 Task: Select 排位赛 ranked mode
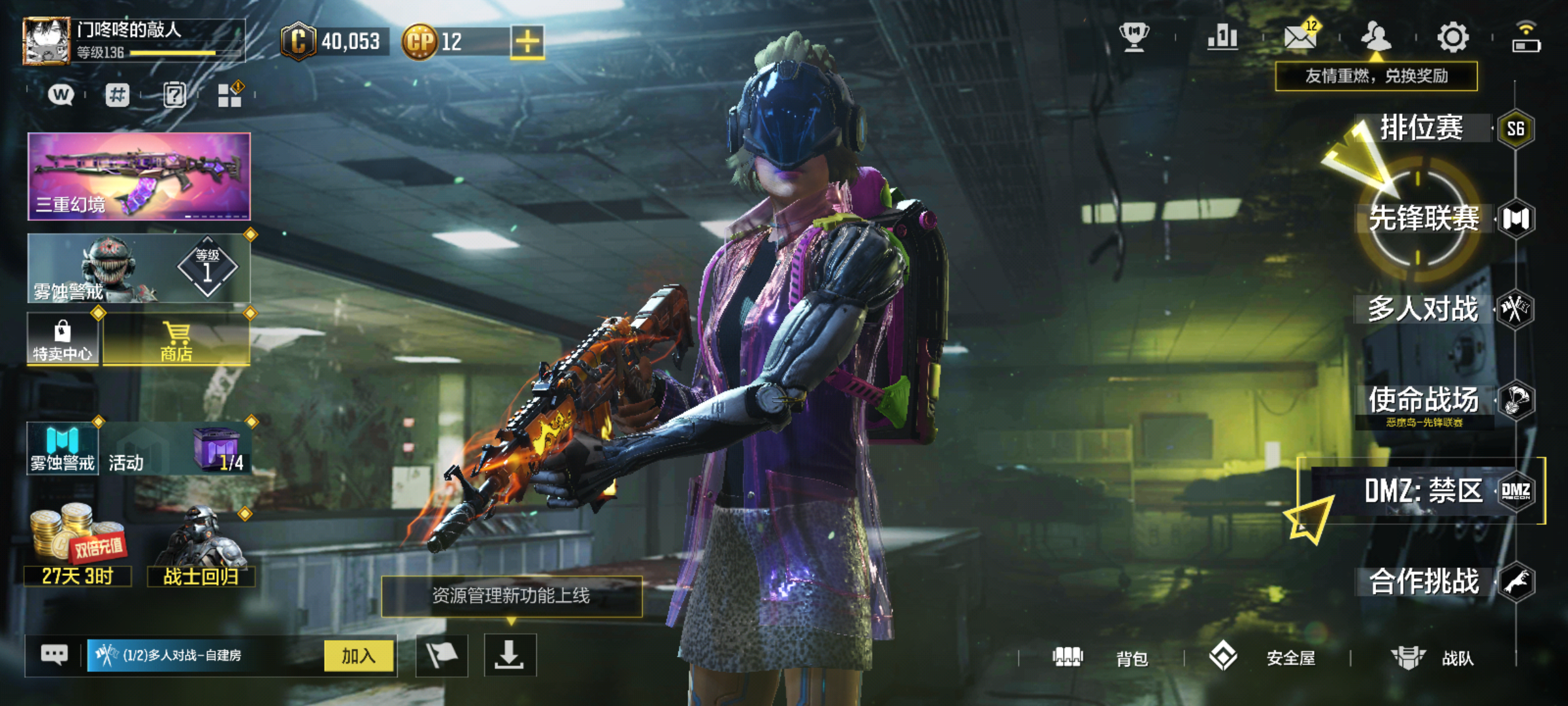[1422, 128]
